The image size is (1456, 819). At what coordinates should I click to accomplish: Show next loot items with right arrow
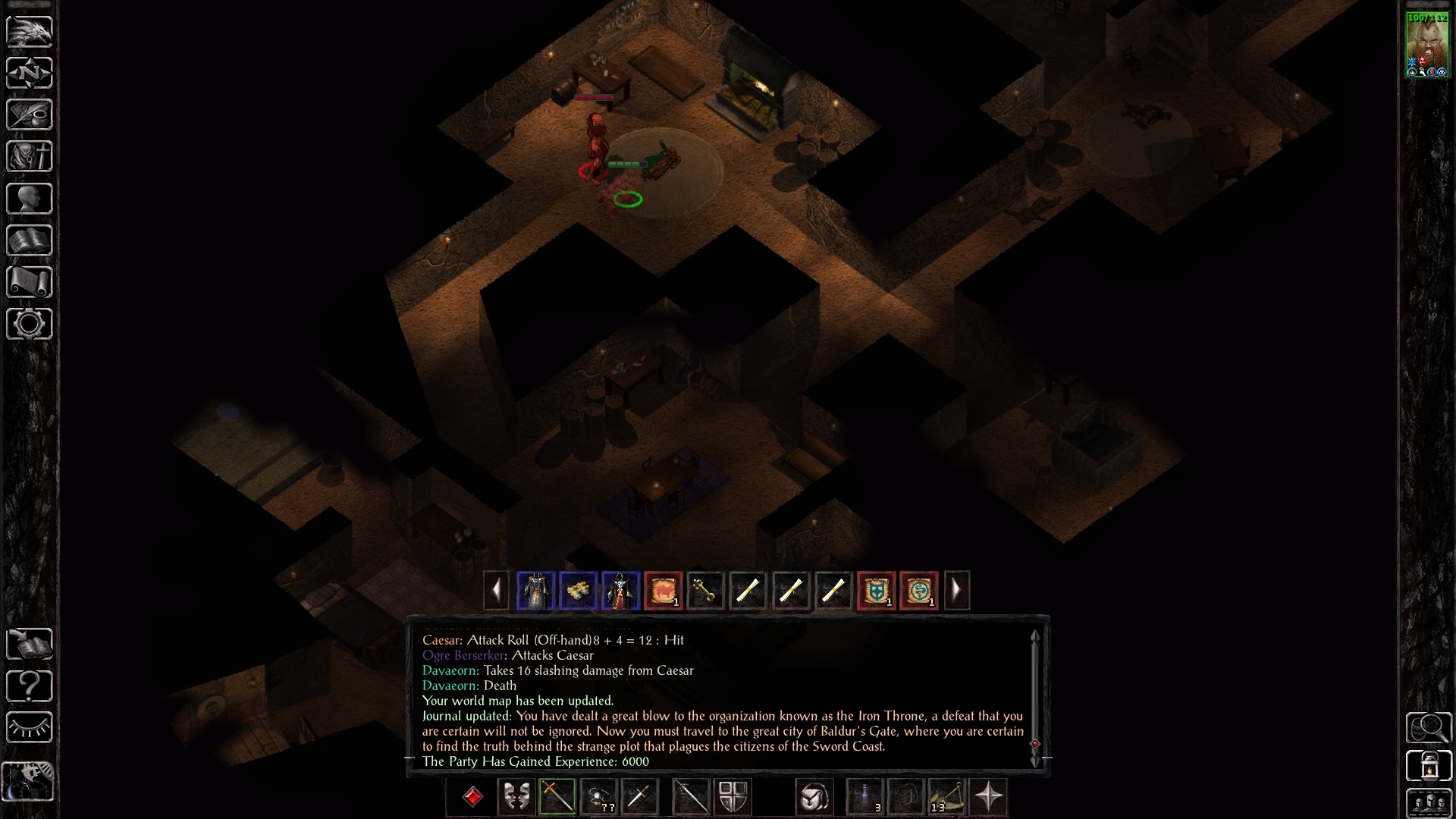coord(956,590)
